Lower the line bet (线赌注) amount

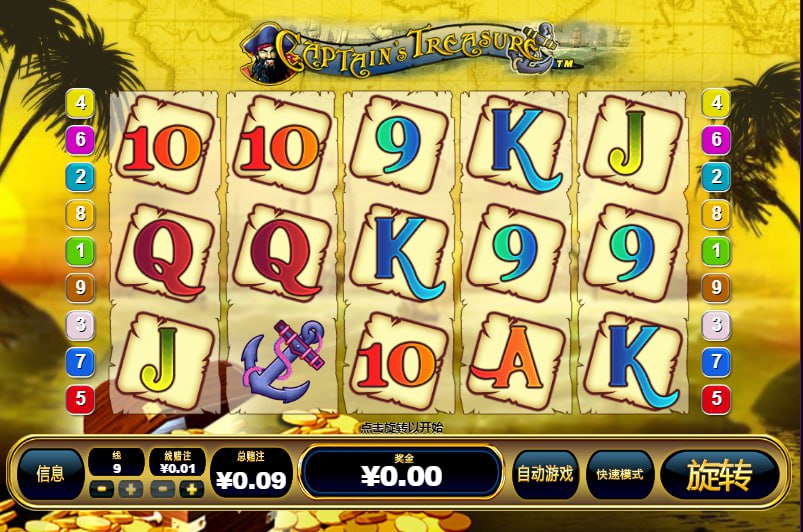[164, 489]
